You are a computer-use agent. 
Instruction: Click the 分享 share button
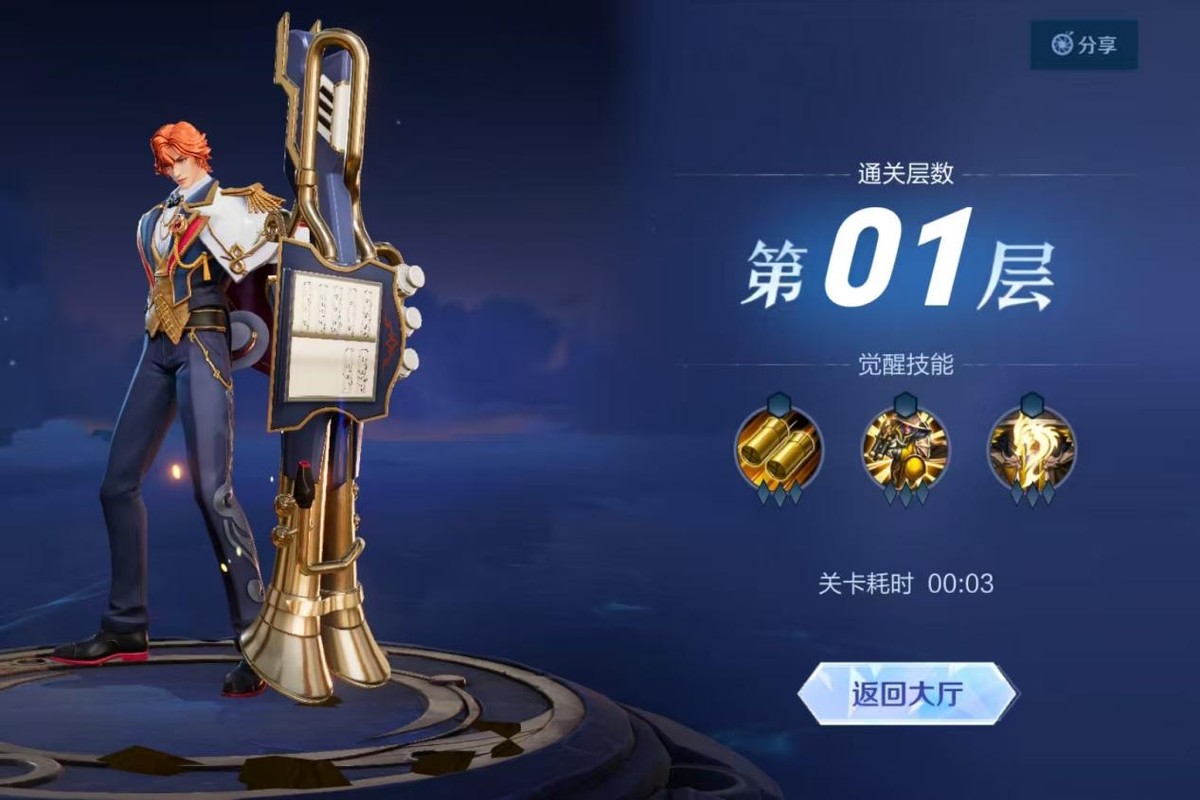1083,45
